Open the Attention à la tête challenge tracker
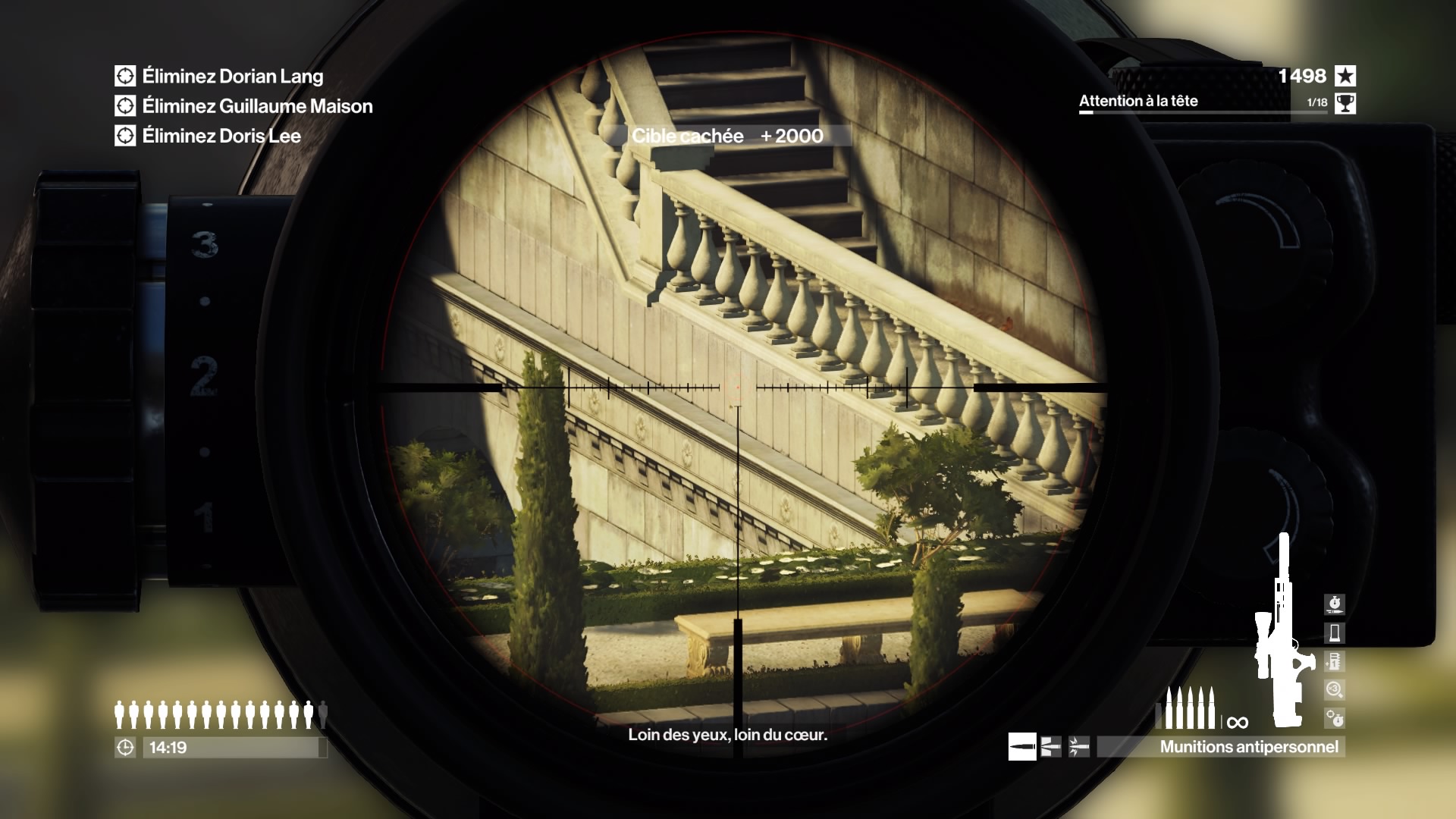This screenshot has width=1456, height=819. (x=1138, y=102)
